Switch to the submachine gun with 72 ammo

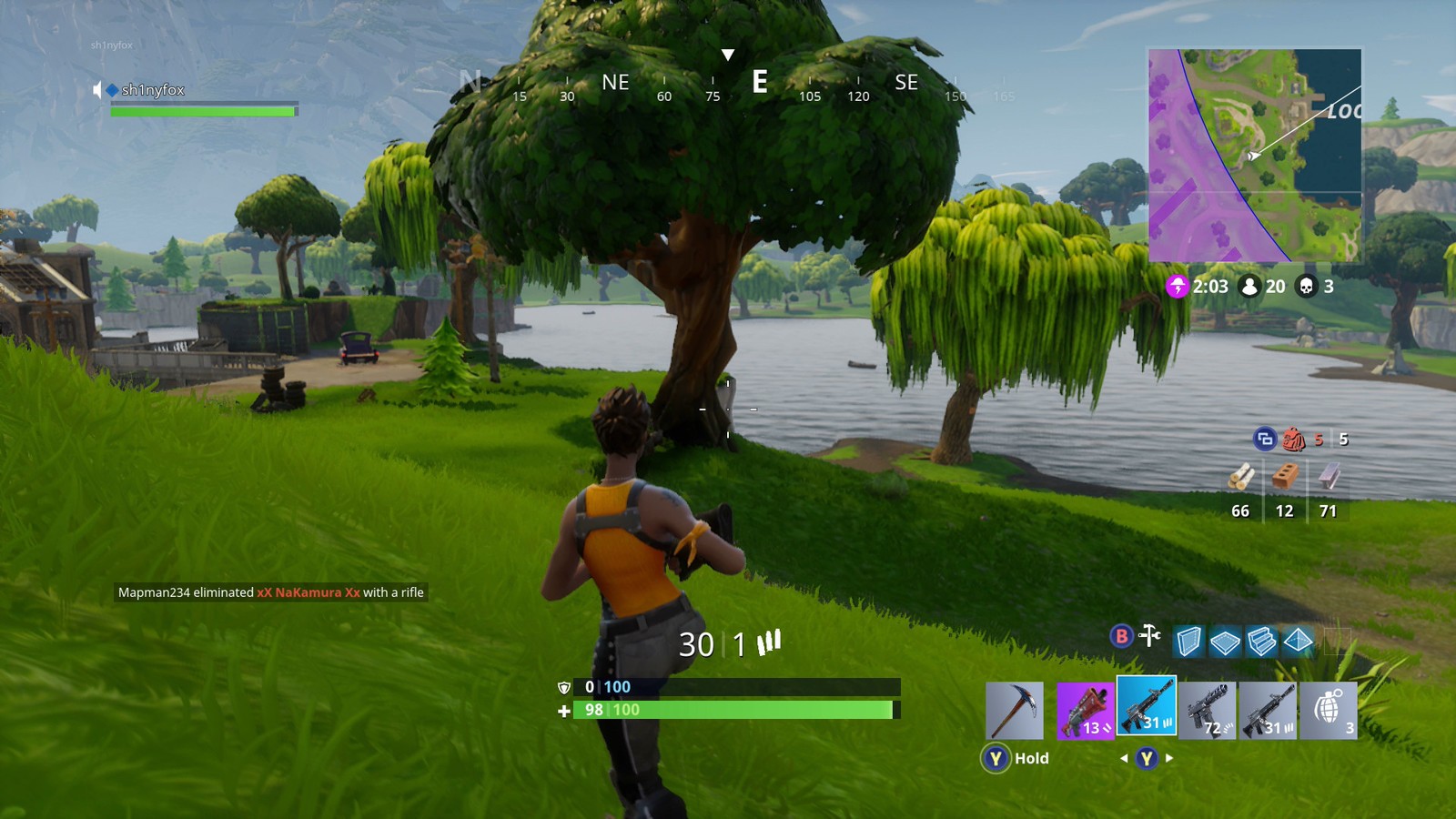point(1207,711)
